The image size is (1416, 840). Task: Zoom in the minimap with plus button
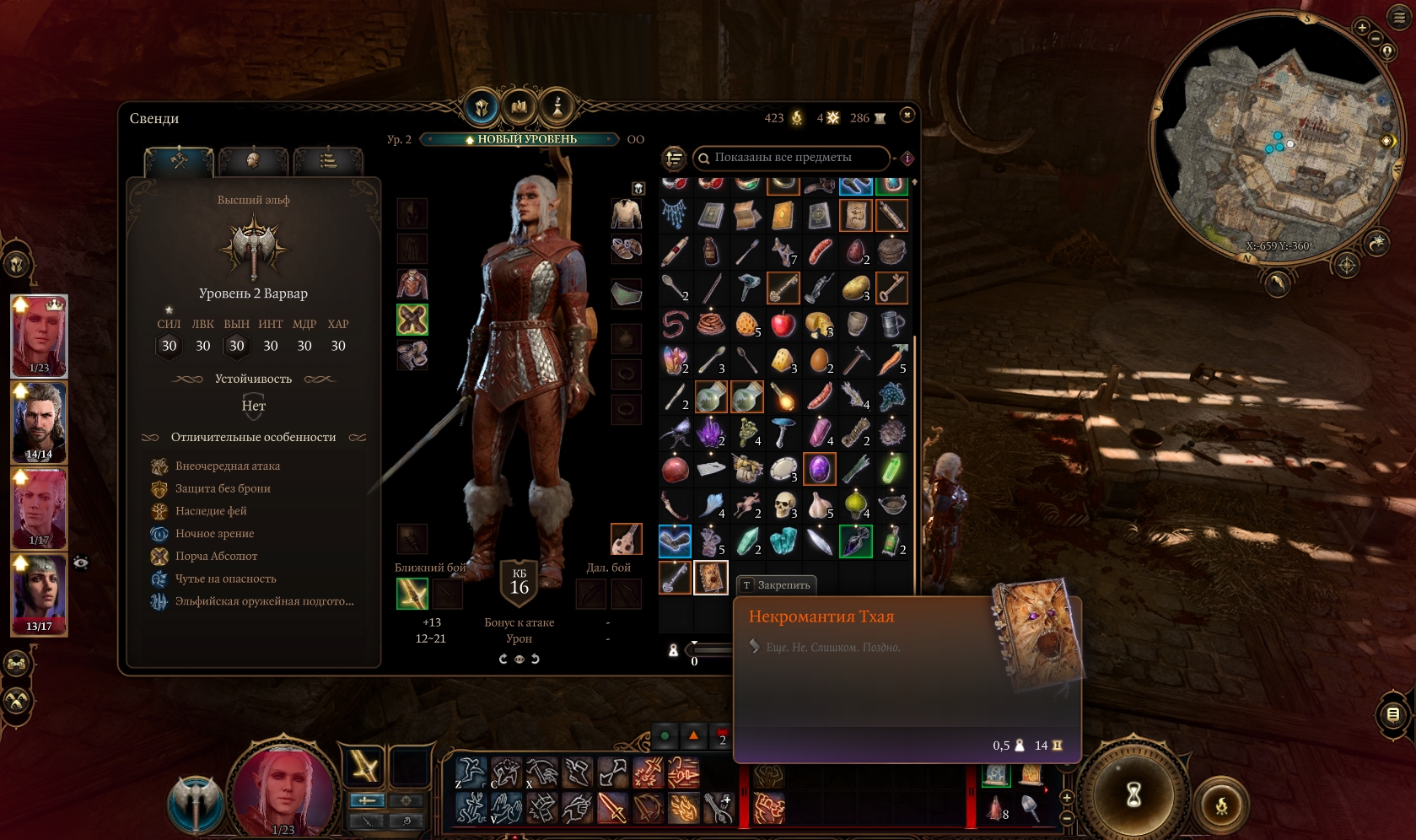point(1362,27)
